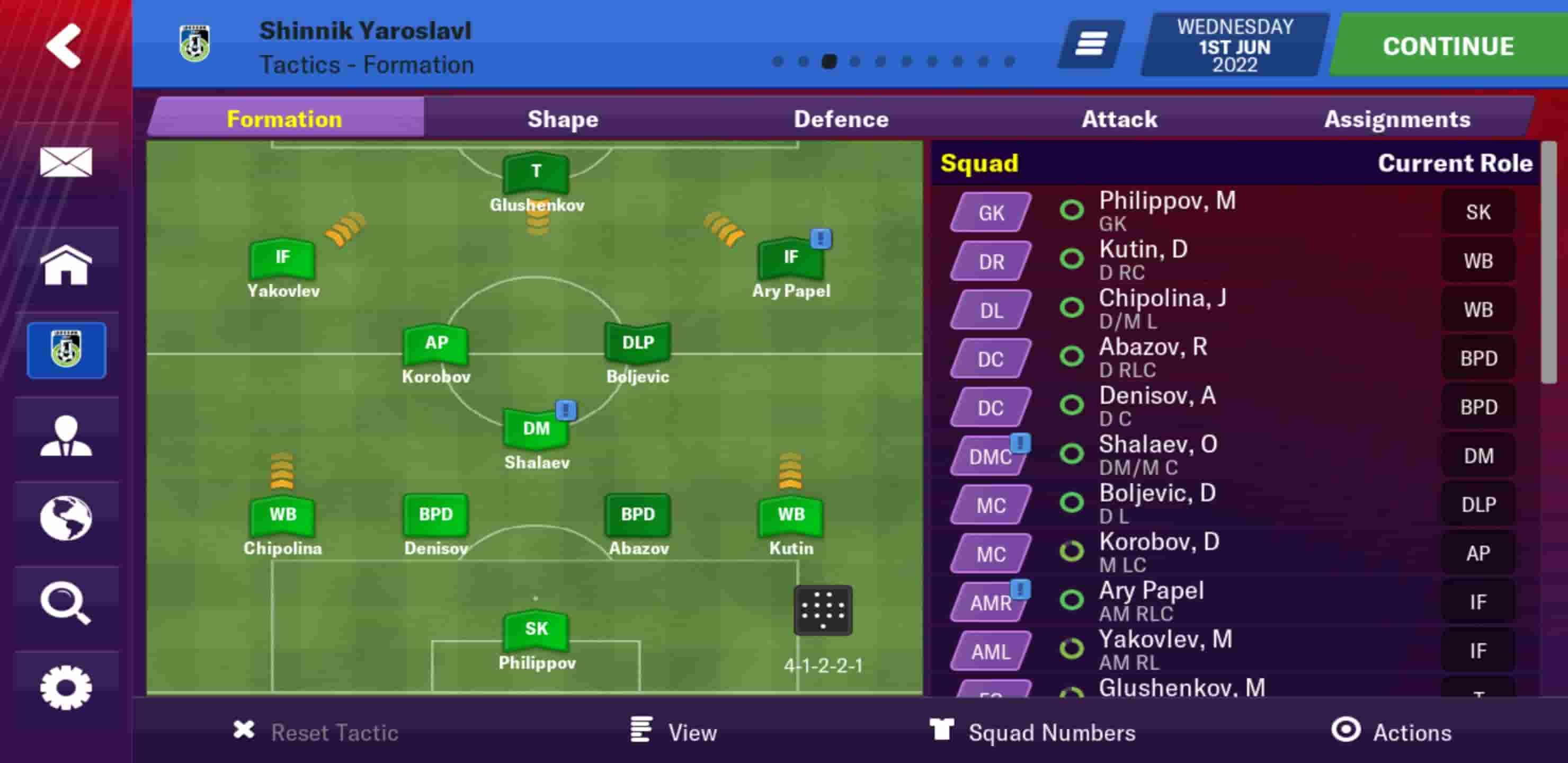This screenshot has width=1568, height=763.
Task: Select the Attack tab
Action: click(1119, 119)
